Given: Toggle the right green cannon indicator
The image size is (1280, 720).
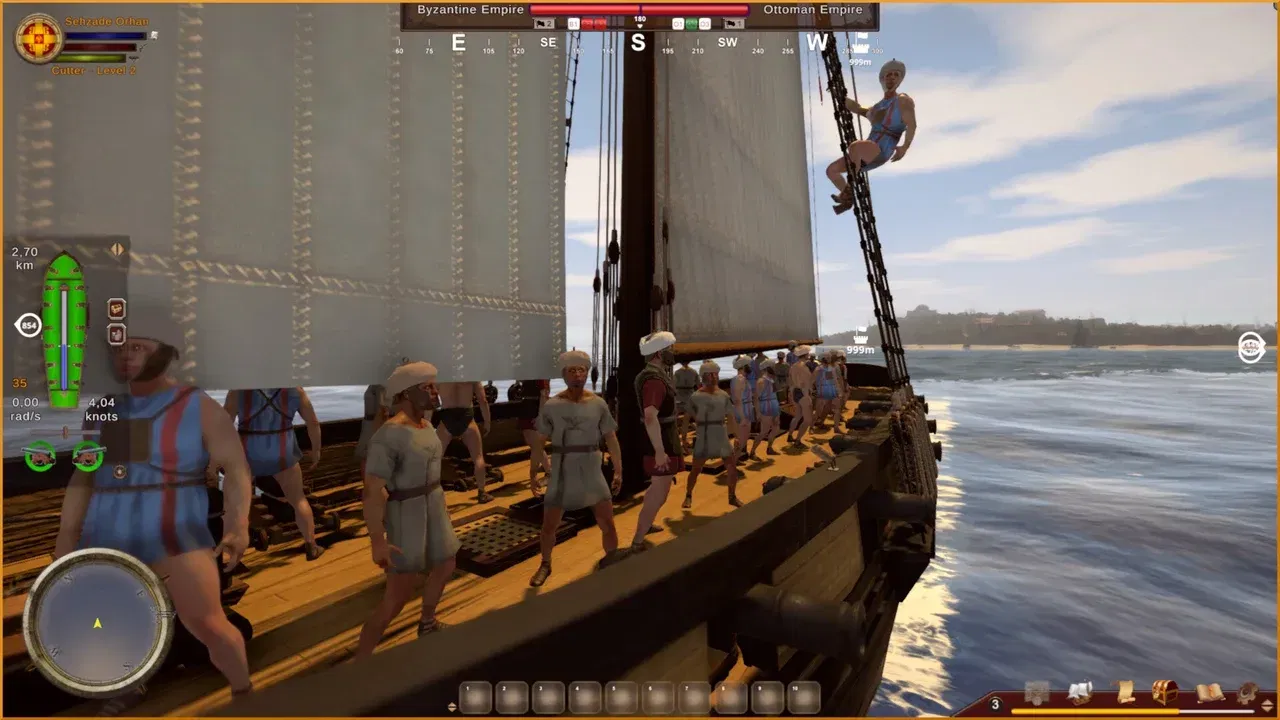Looking at the screenshot, I should point(87,458).
